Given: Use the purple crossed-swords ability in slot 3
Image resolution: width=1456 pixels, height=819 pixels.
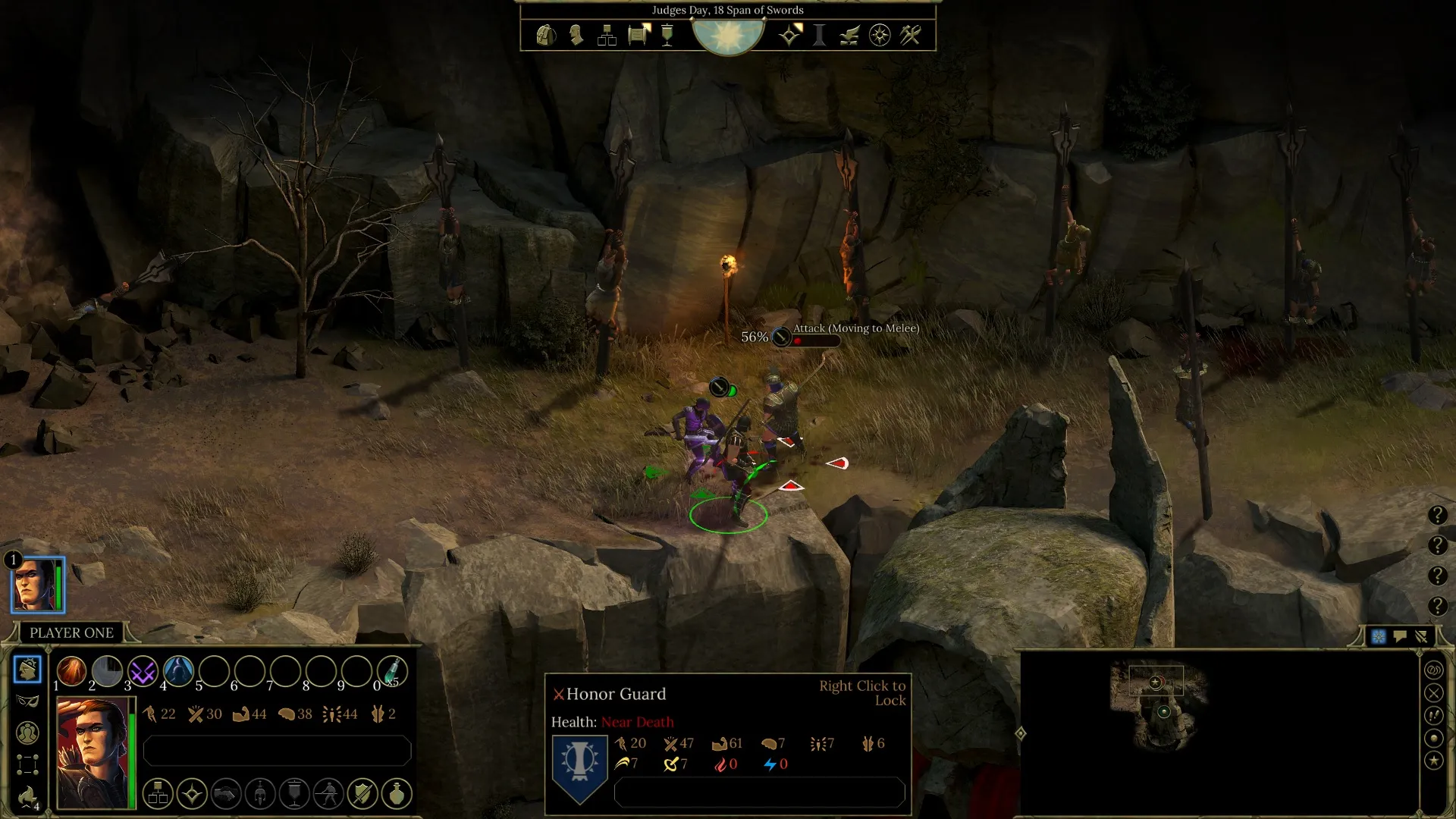Looking at the screenshot, I should [x=143, y=671].
